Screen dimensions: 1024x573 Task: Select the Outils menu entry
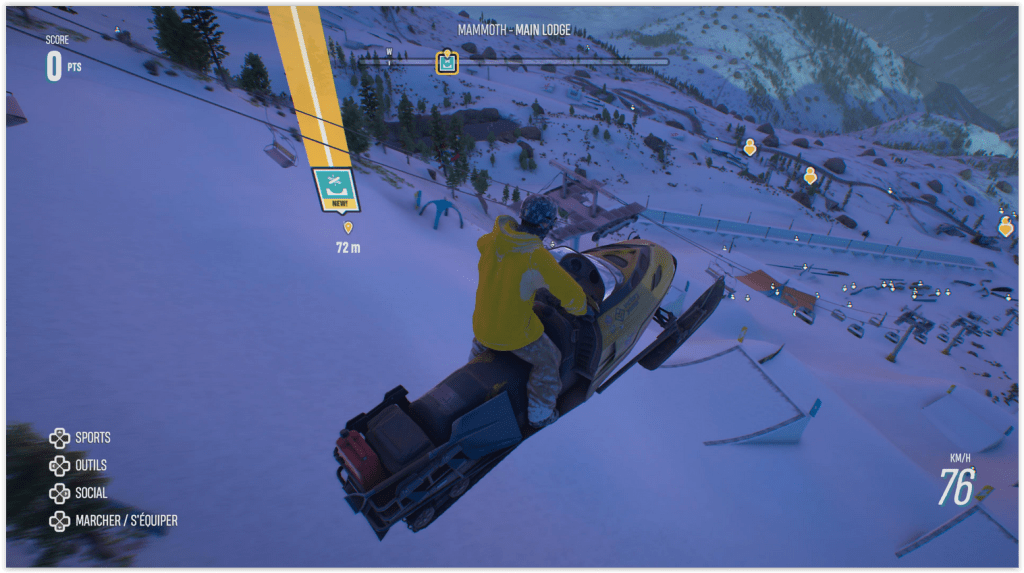(79, 465)
